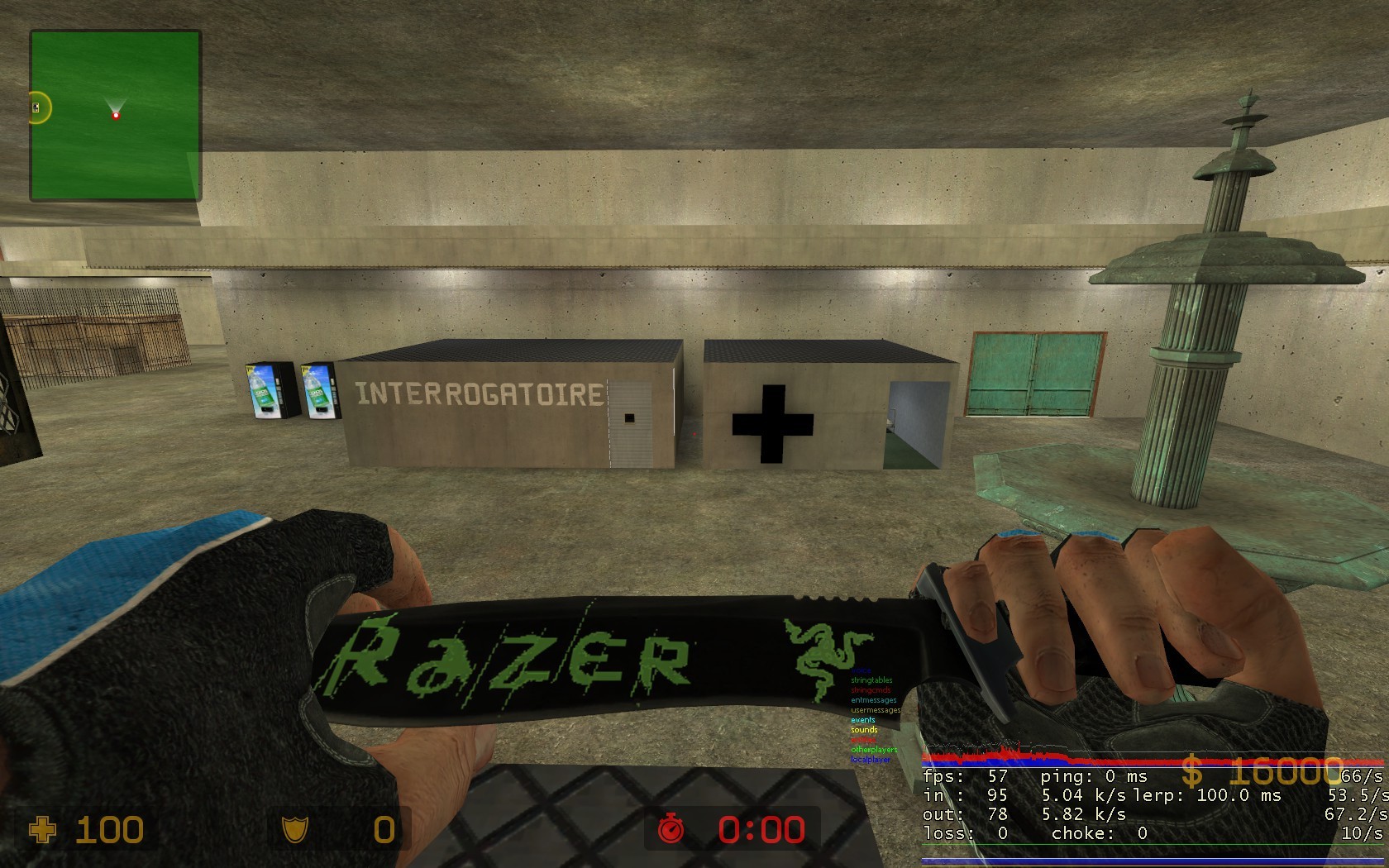This screenshot has width=1389, height=868.
Task: Select the stringcmds label
Action: tap(870, 690)
